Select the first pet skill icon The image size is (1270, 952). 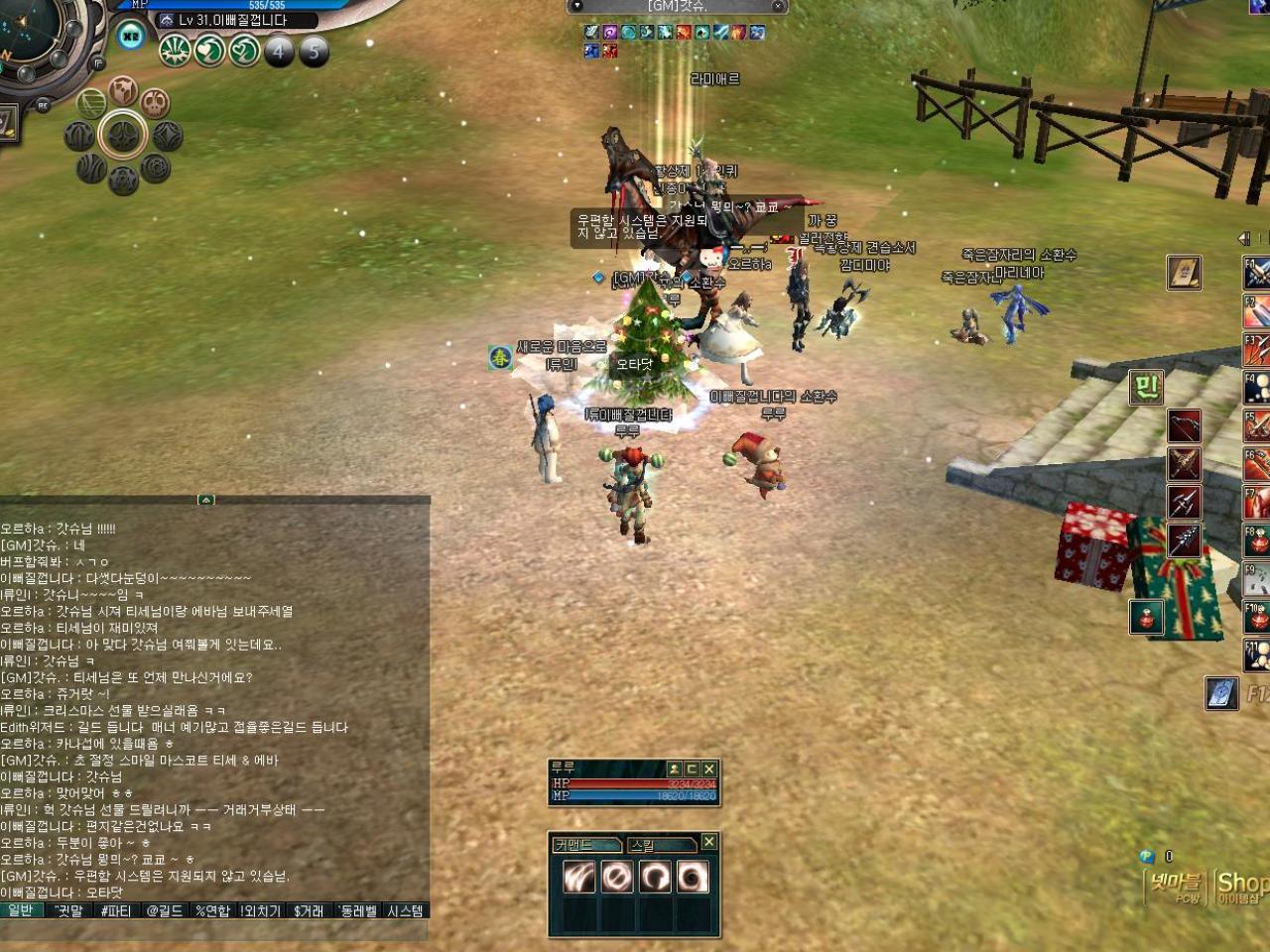pyautogui.click(x=578, y=877)
